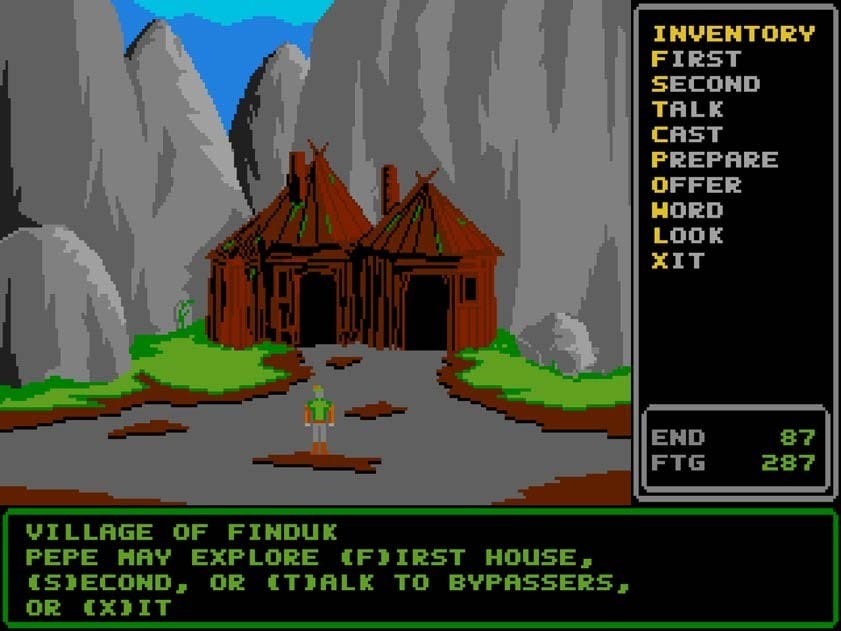Choose the Cast command
The image size is (841, 631).
687,134
